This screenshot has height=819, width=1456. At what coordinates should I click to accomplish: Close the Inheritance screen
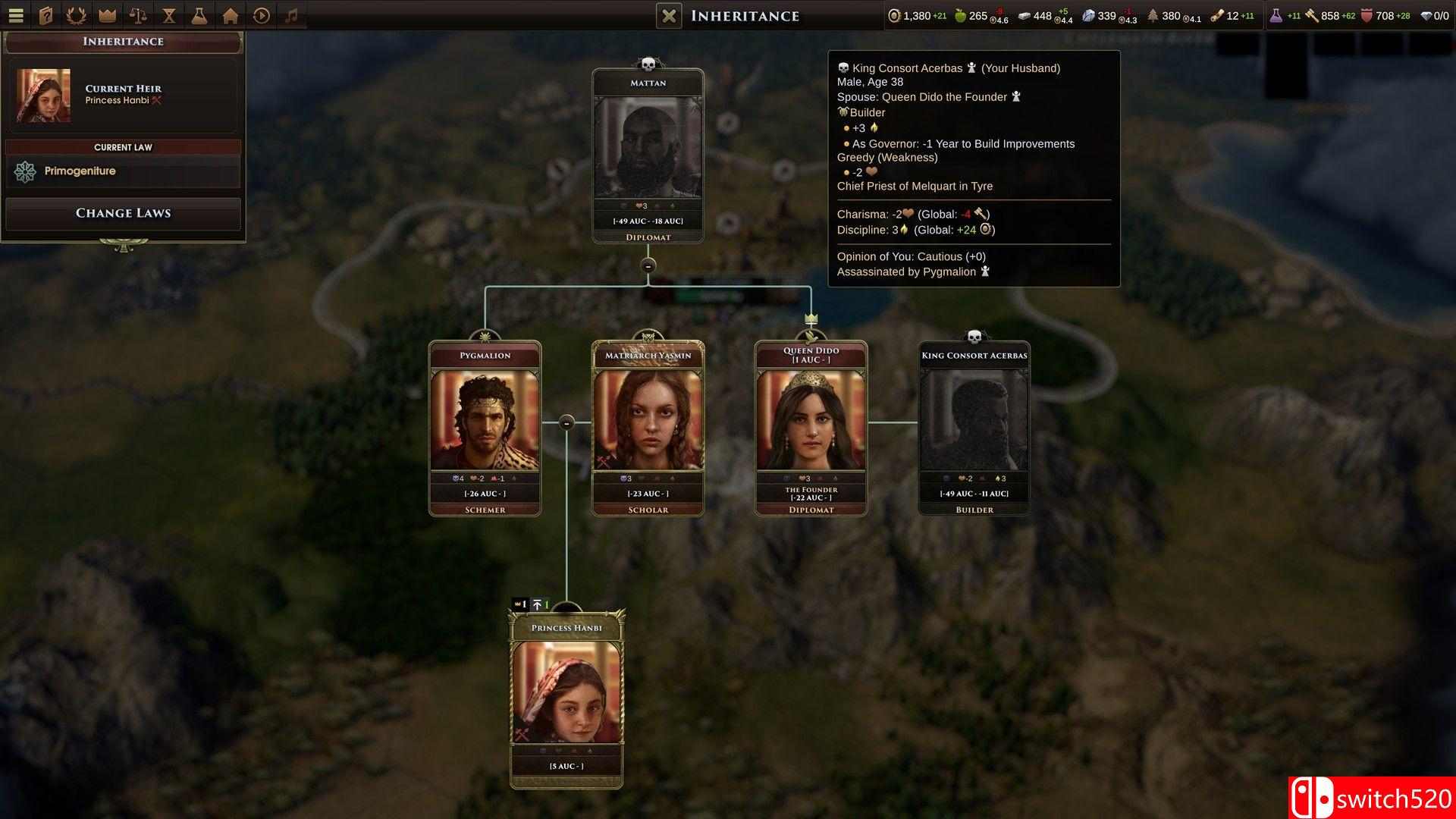669,16
